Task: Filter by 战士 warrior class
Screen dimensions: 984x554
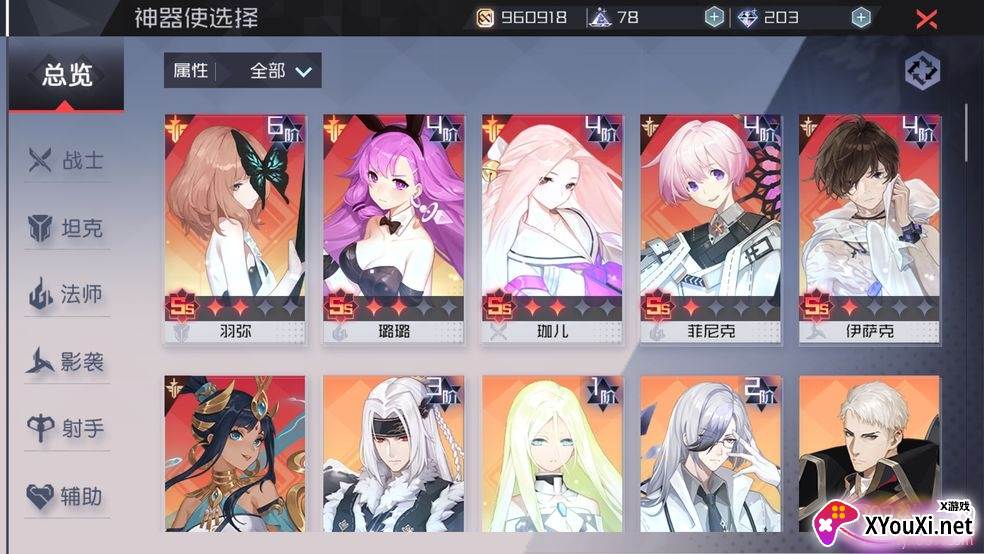Action: [67, 160]
